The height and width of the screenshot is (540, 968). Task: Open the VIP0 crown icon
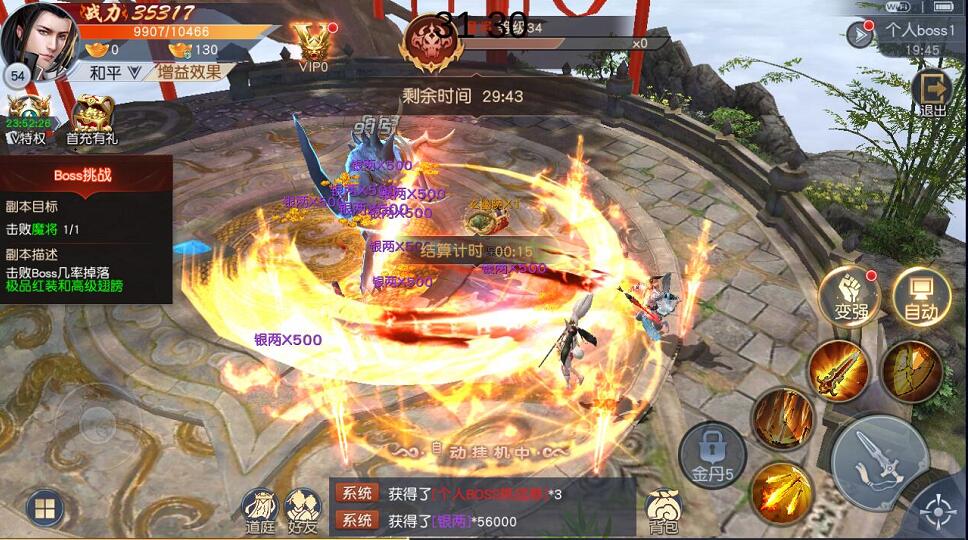click(x=312, y=47)
